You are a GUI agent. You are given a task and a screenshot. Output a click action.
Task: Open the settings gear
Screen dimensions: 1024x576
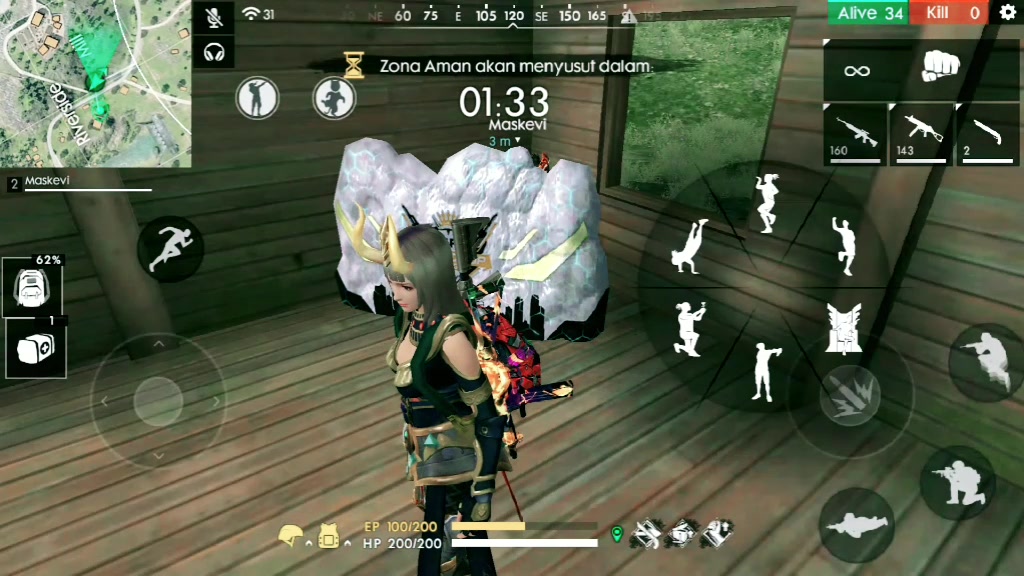click(1007, 13)
